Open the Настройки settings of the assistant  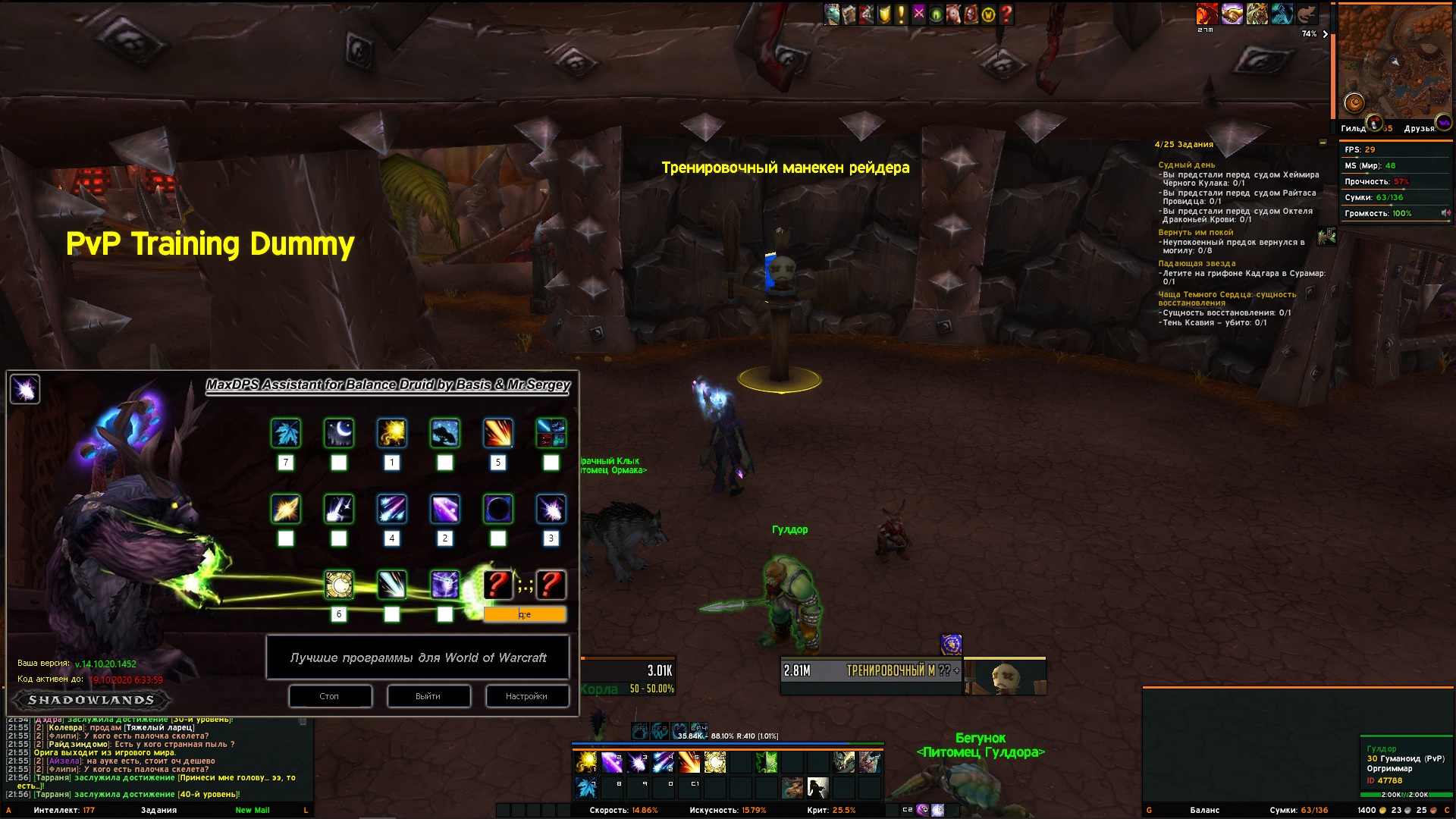(x=527, y=696)
